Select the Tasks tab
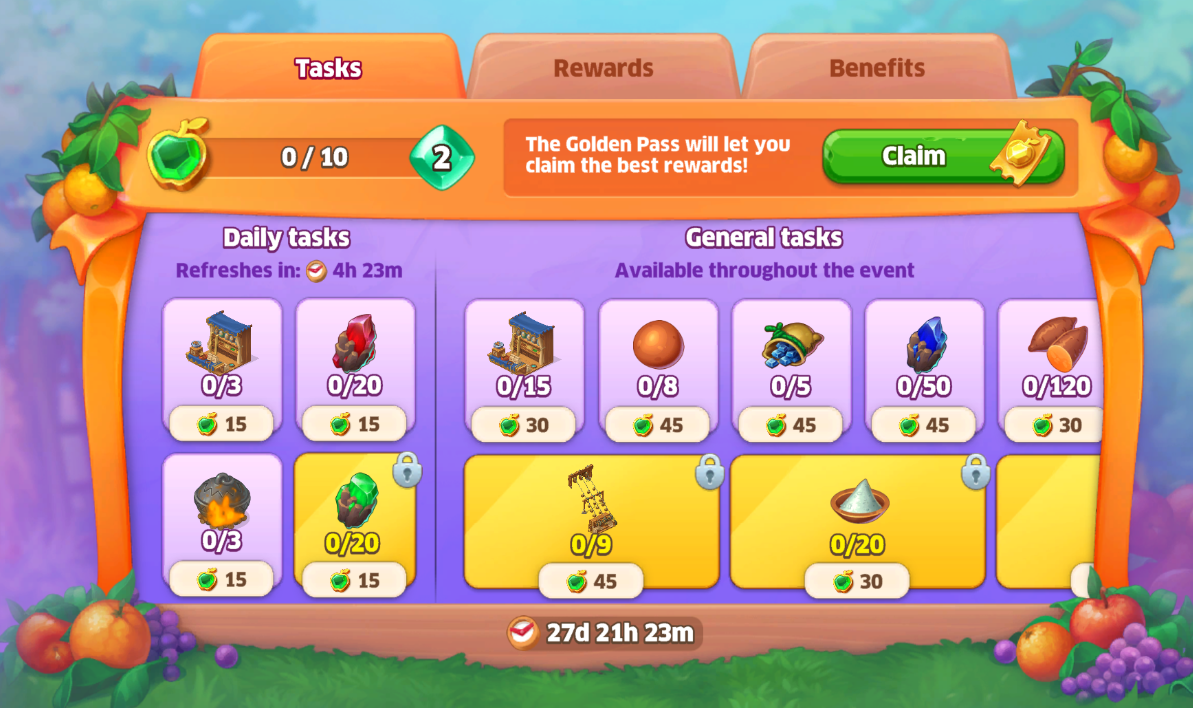1193x708 pixels. coord(328,68)
